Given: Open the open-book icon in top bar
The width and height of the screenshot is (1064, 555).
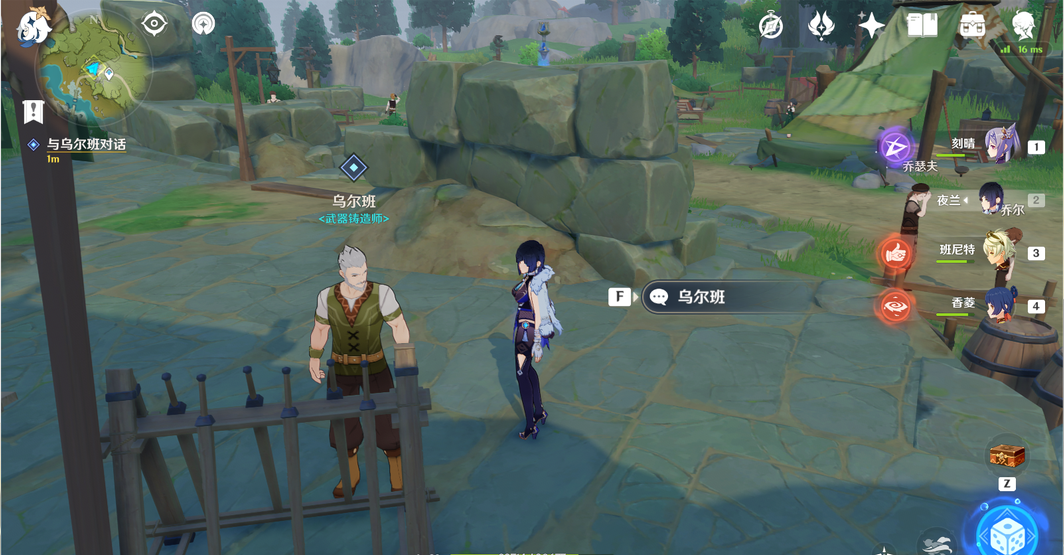Looking at the screenshot, I should (x=922, y=26).
